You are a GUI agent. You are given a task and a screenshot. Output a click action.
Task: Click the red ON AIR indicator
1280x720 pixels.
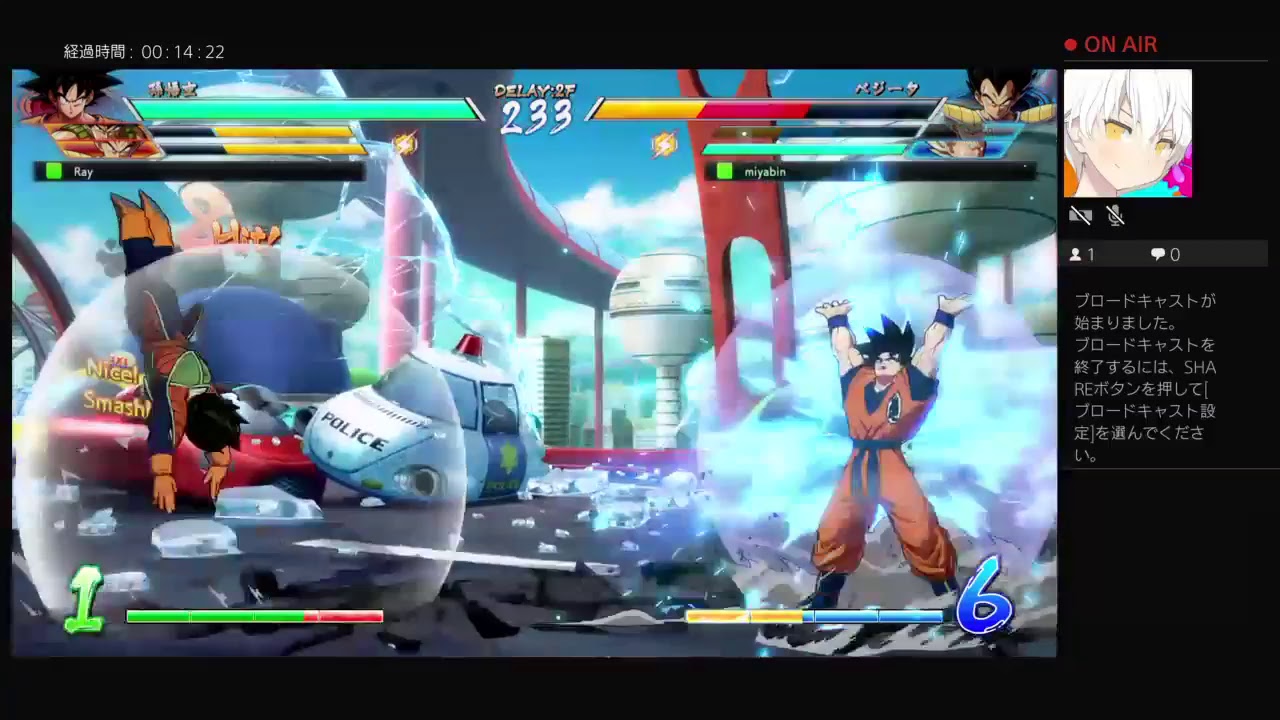coord(1112,44)
